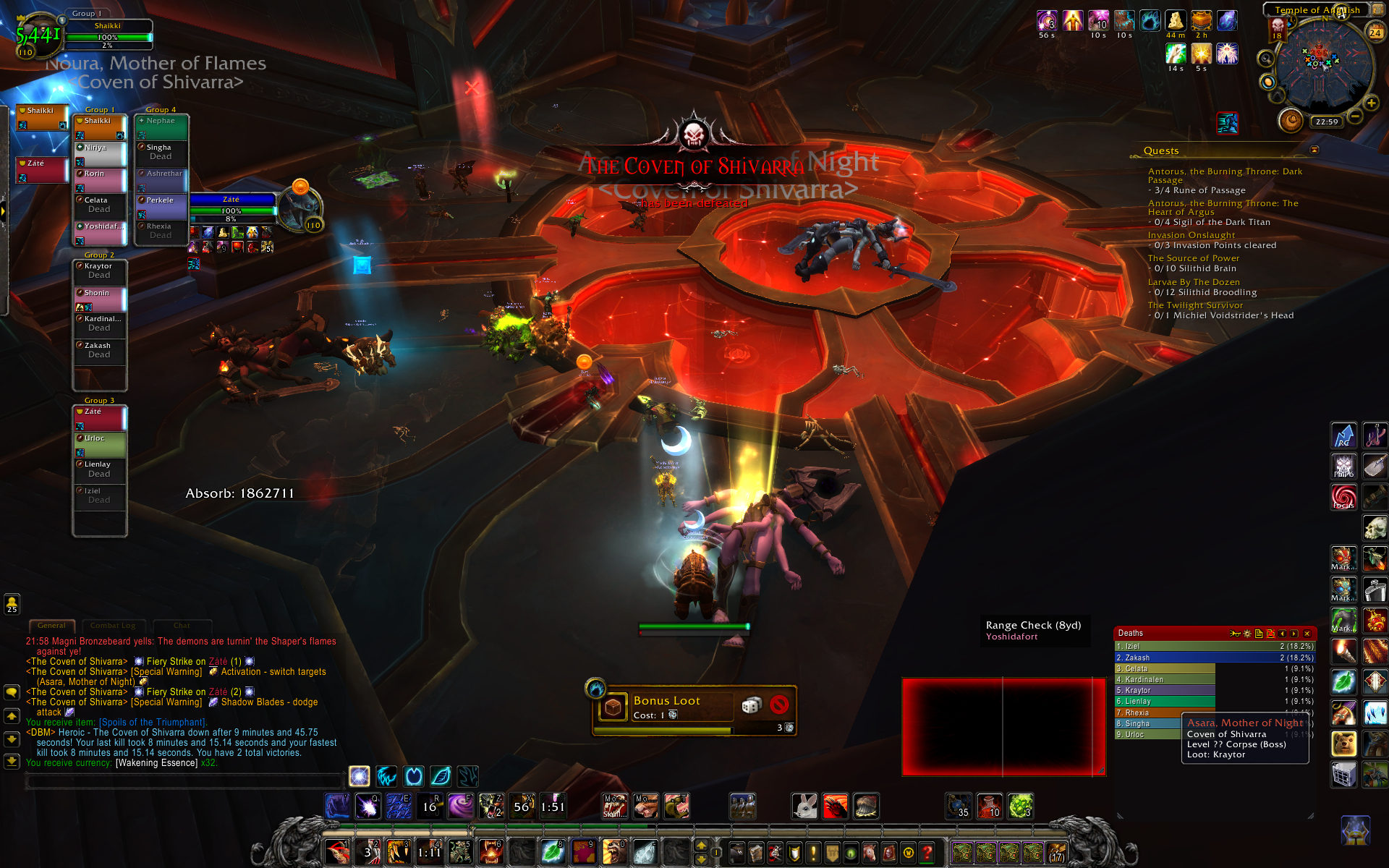
Task: Select Shonin in the Group 2 raid frame
Action: [100, 298]
